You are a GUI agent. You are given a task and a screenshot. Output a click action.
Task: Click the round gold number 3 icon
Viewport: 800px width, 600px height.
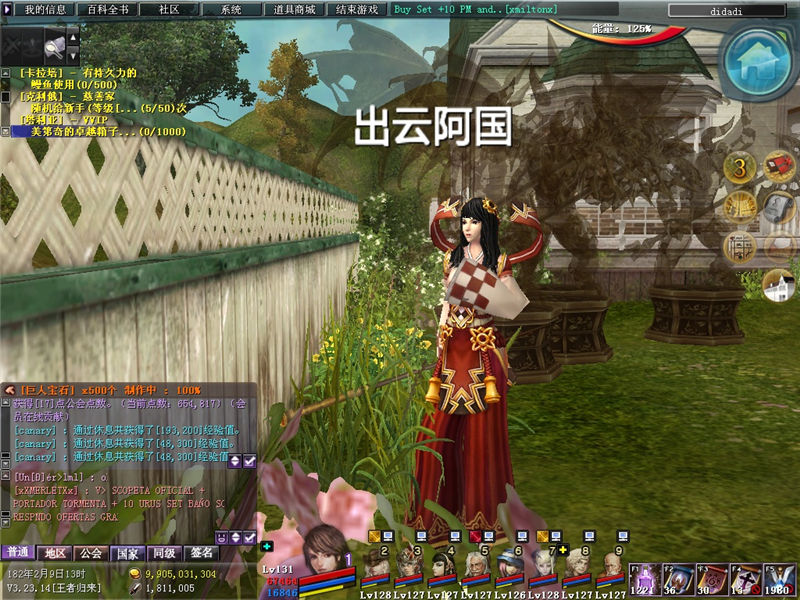click(x=740, y=168)
